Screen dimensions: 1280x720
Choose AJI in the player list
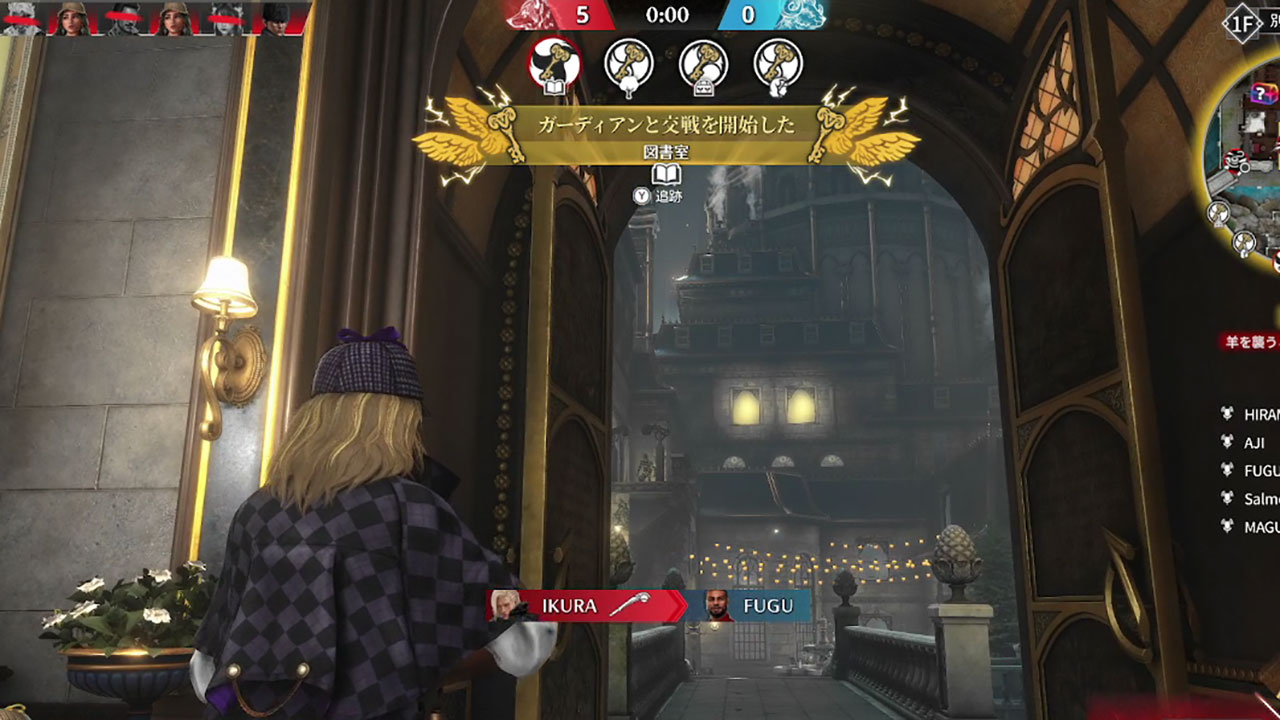click(x=1254, y=442)
